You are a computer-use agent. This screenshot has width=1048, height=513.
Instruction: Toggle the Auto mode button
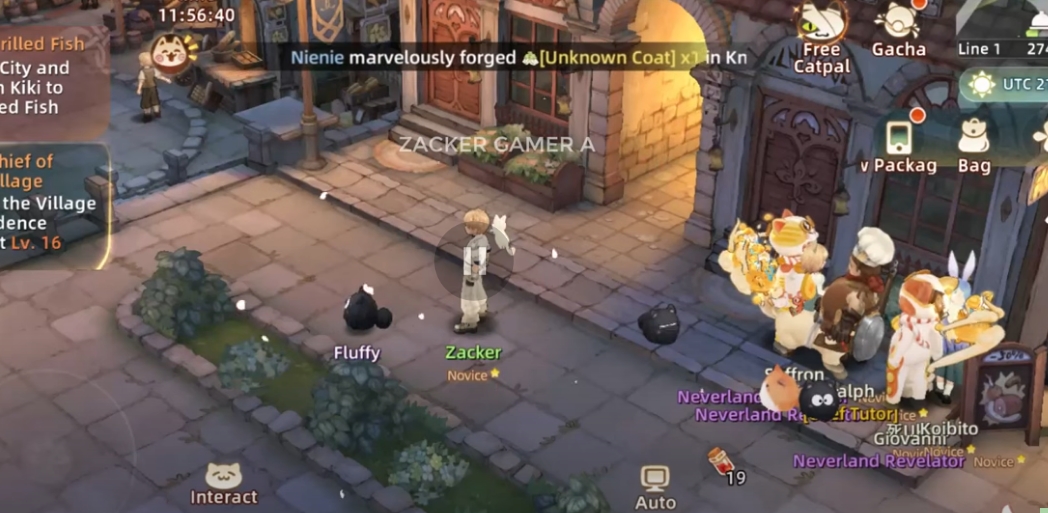655,487
